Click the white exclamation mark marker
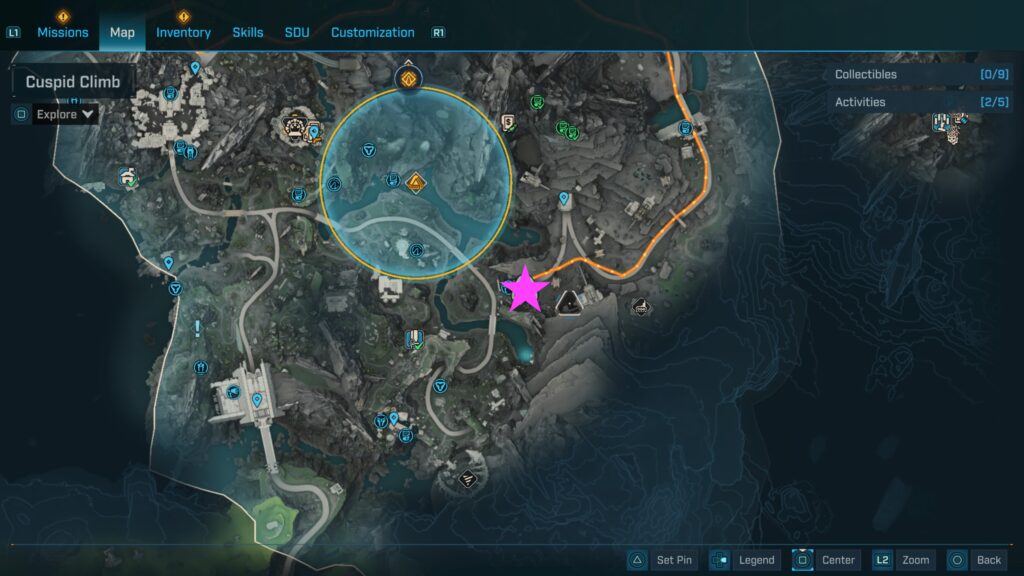The height and width of the screenshot is (576, 1024). (198, 328)
